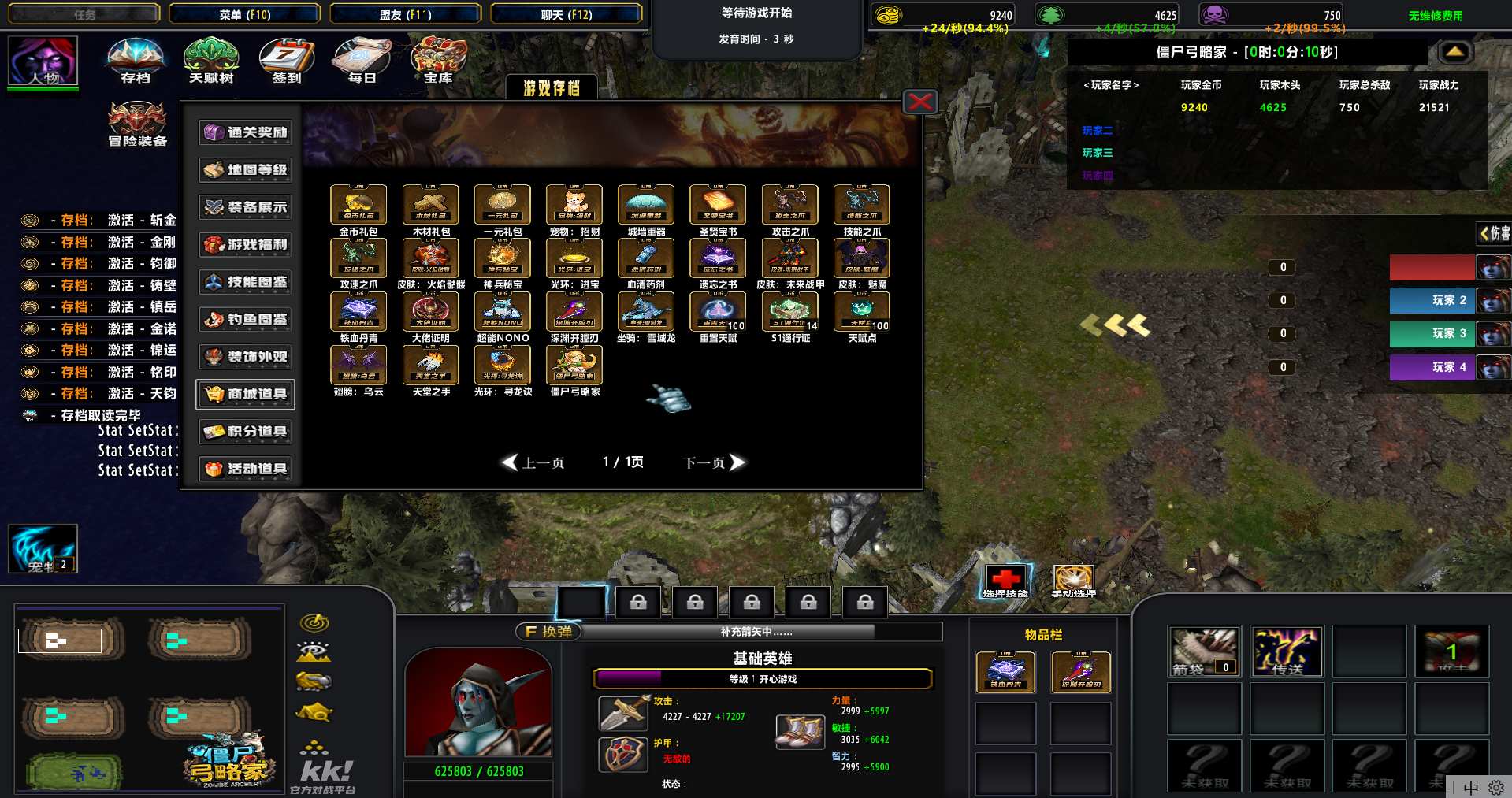Select the 翅膀：乌云 wings item
Image resolution: width=1512 pixels, height=798 pixels.
pyautogui.click(x=358, y=366)
